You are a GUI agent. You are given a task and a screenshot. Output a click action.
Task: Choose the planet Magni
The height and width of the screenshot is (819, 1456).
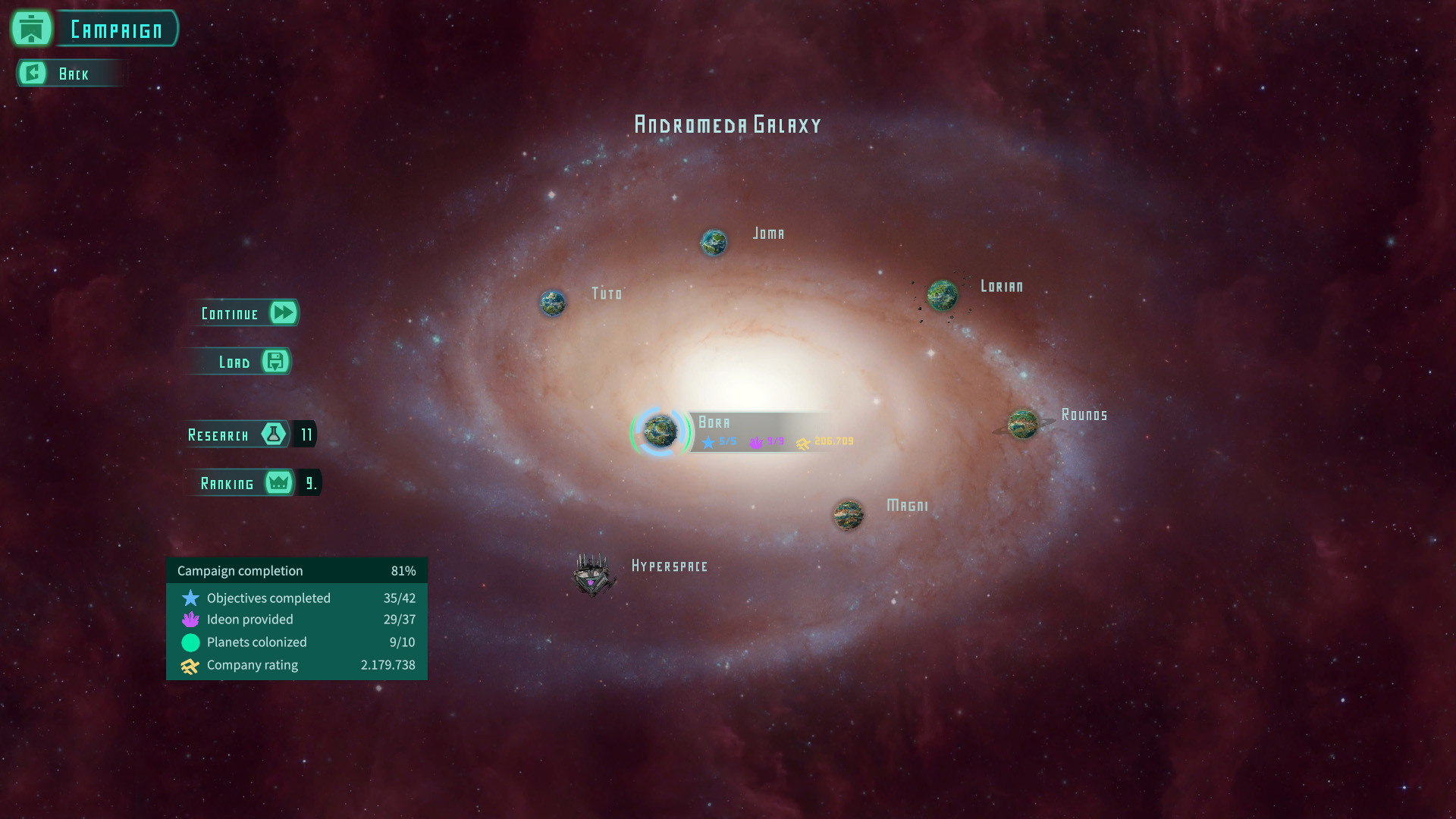click(x=848, y=515)
